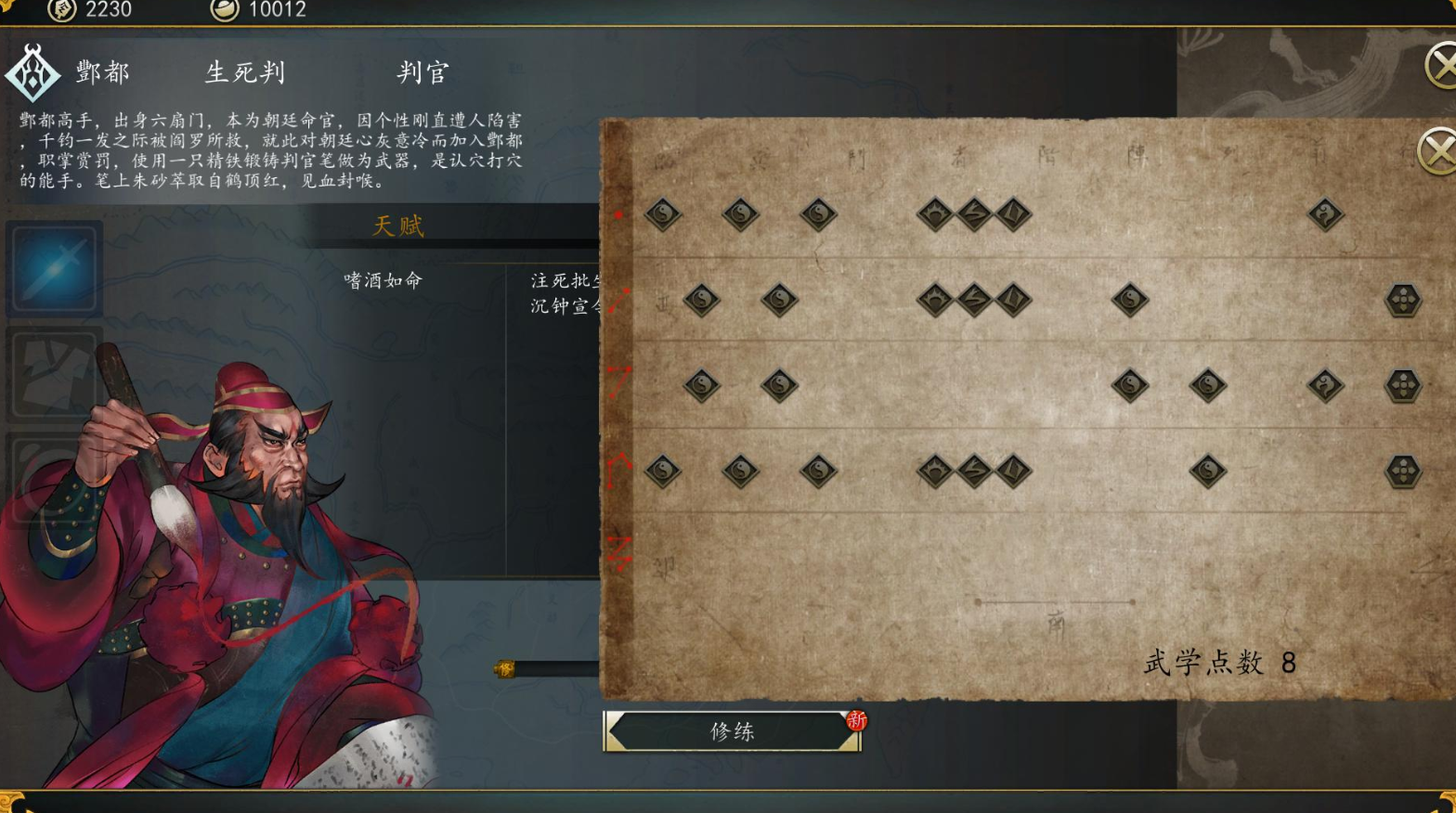The width and height of the screenshot is (1456, 813).
Task: Click the cultivation progress slider handle bottom left
Action: [504, 666]
